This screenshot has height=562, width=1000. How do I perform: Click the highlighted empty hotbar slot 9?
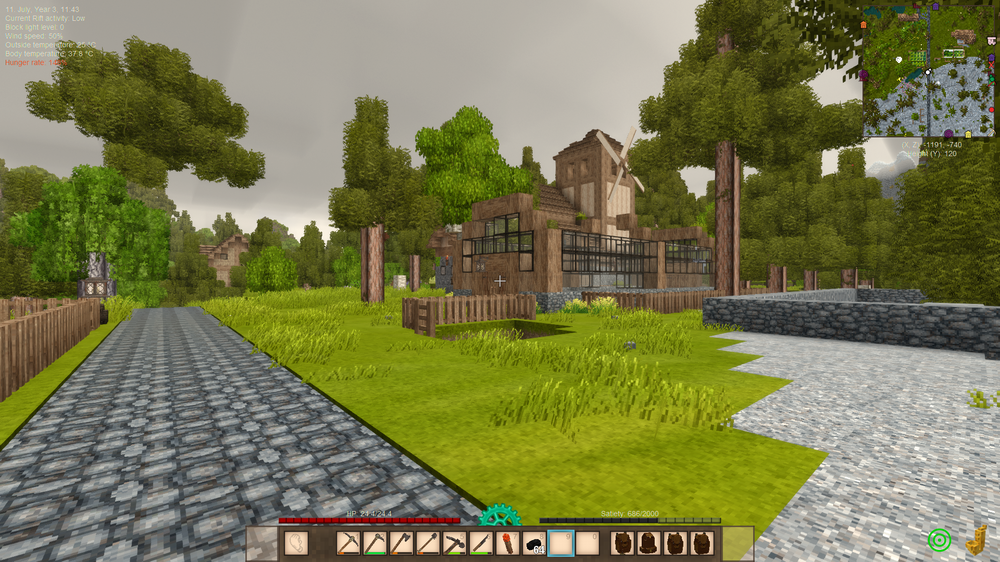[561, 543]
